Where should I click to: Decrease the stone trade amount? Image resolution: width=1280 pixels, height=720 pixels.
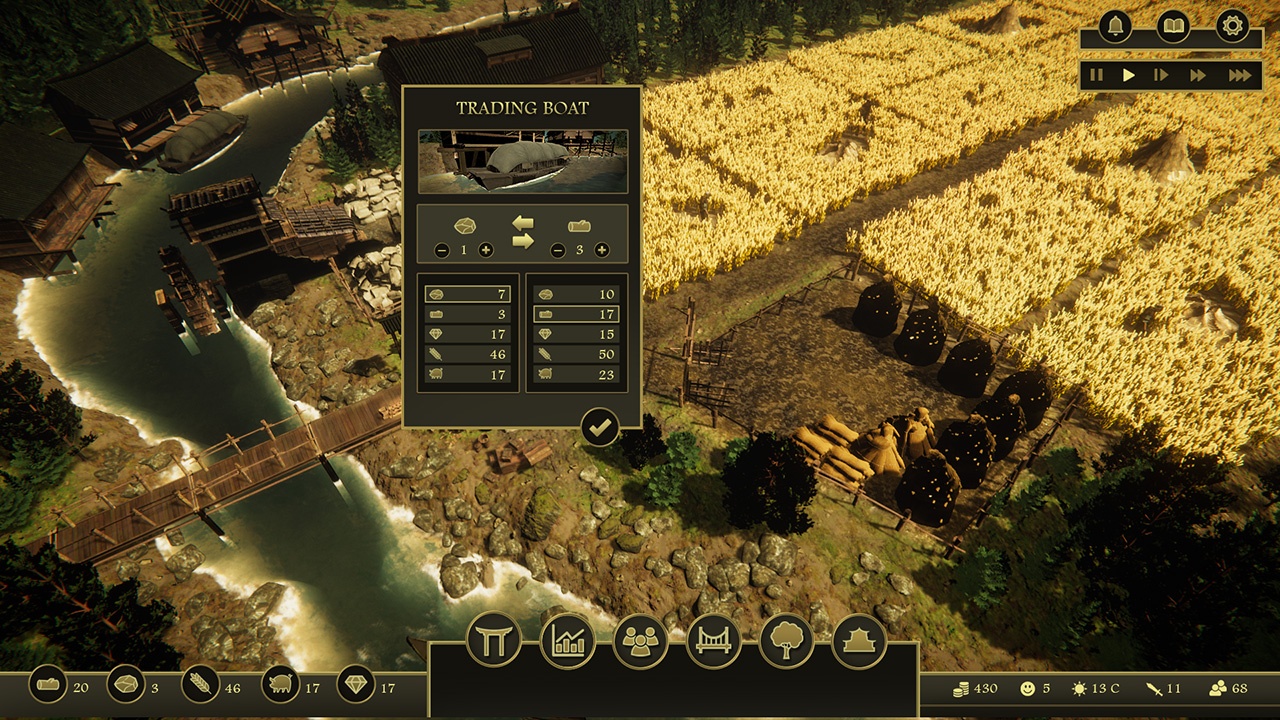(x=442, y=250)
